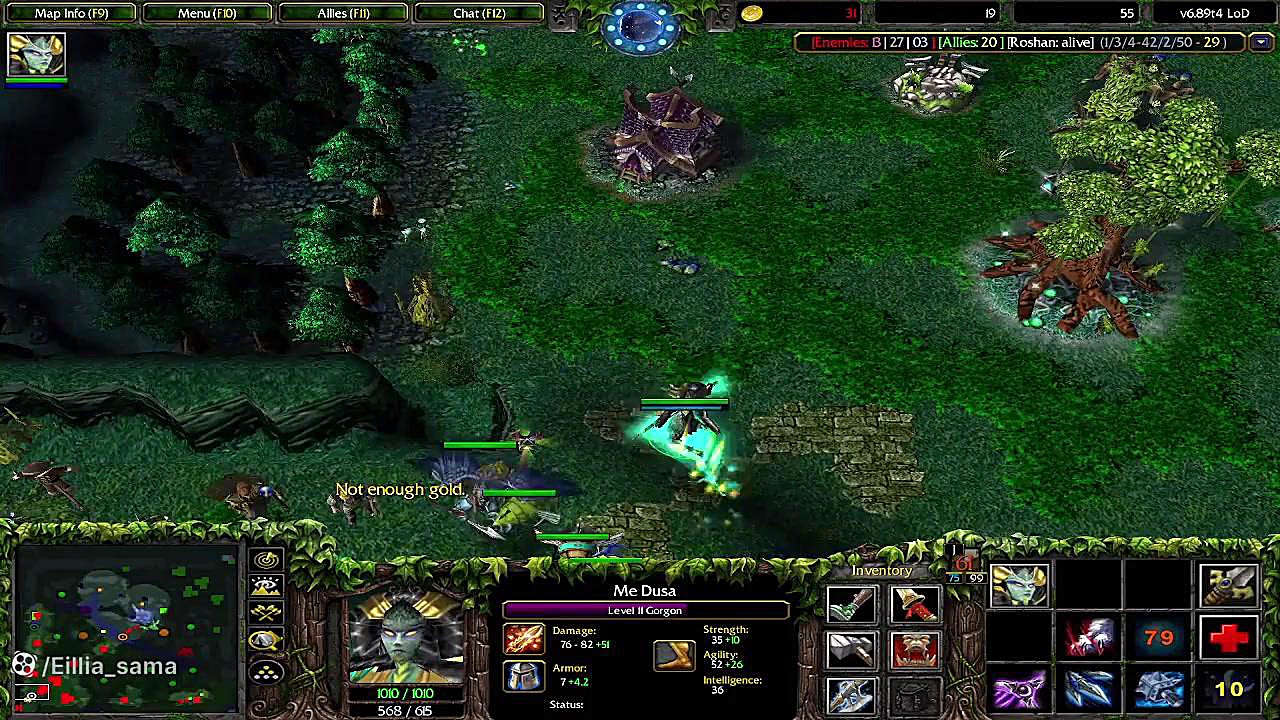The height and width of the screenshot is (720, 1280).
Task: Activate the minimap signal ping button
Action: point(266,561)
